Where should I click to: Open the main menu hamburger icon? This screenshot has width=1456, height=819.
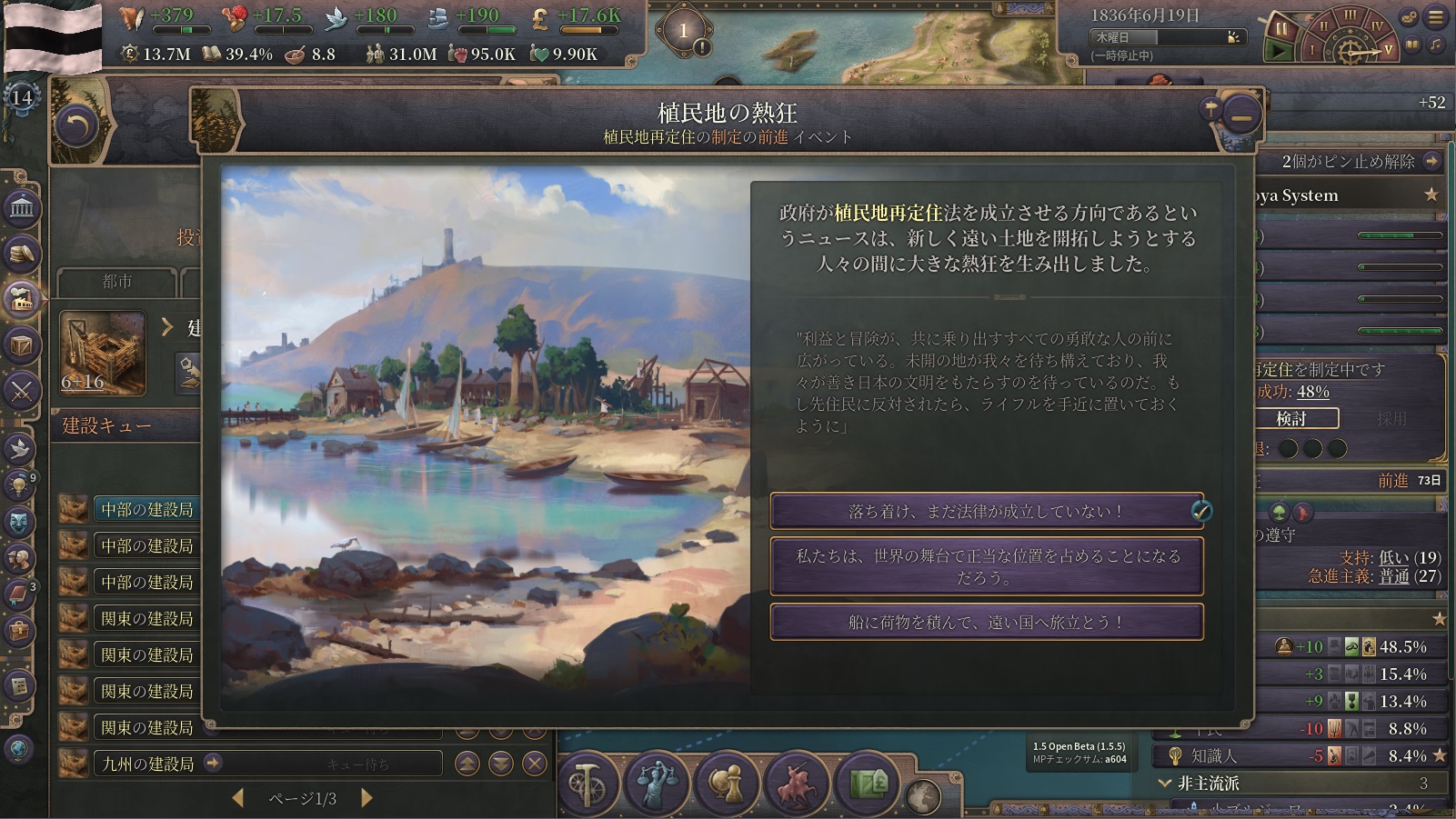coord(1436,17)
